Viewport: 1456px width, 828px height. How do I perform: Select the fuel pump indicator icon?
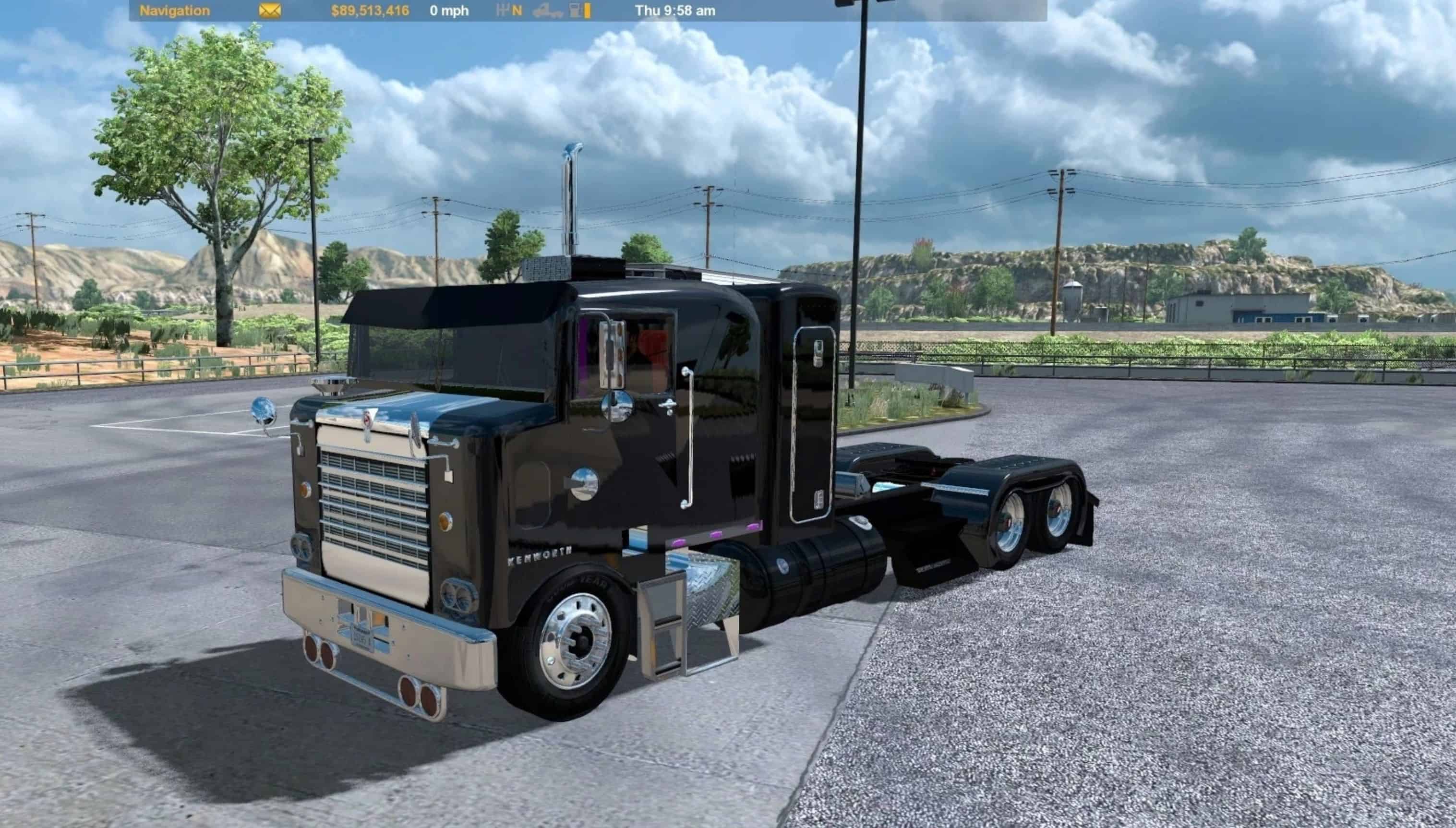coord(576,10)
